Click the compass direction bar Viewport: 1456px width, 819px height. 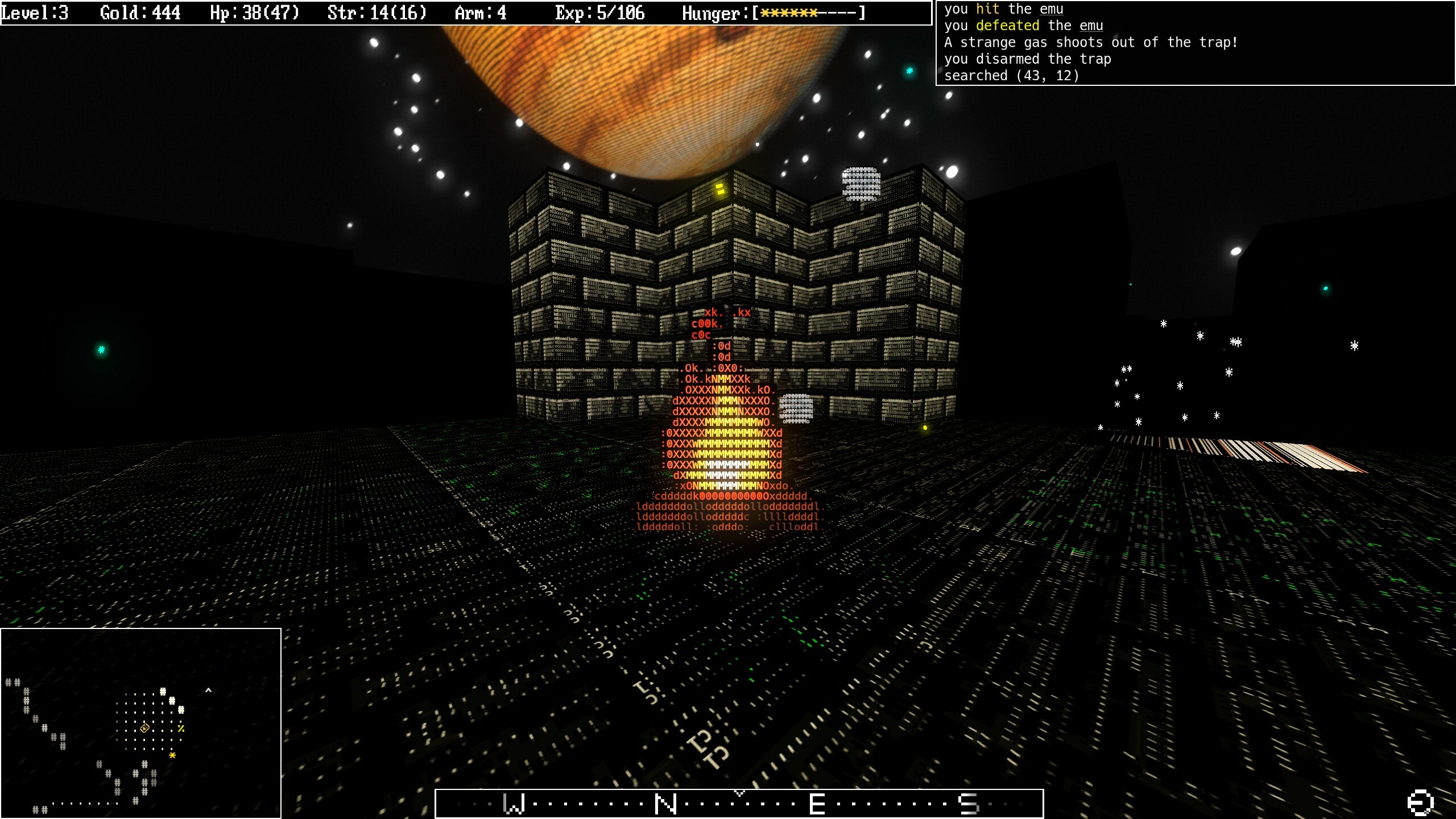tap(739, 804)
